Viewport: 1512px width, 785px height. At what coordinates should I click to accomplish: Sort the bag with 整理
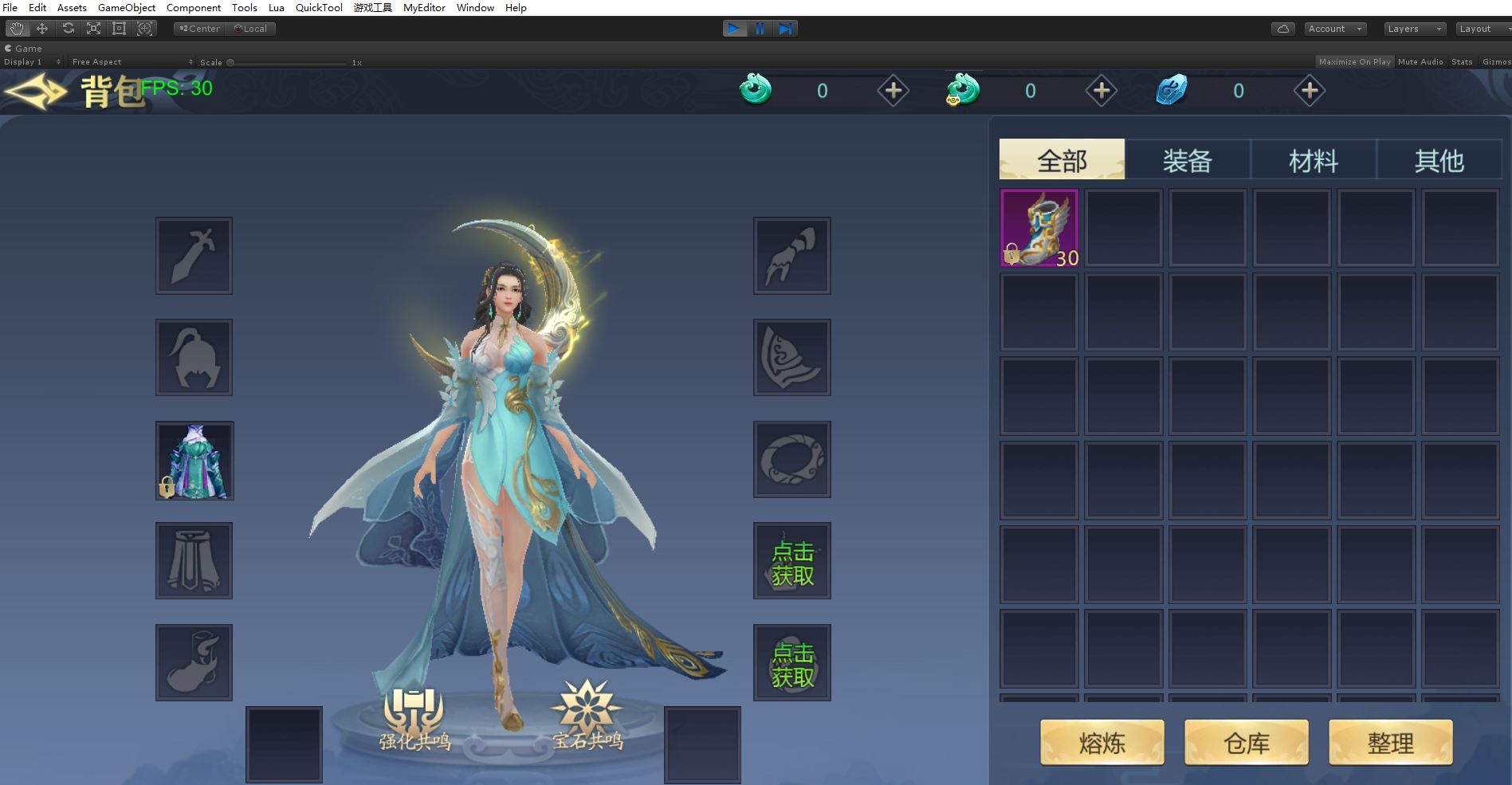coord(1390,743)
